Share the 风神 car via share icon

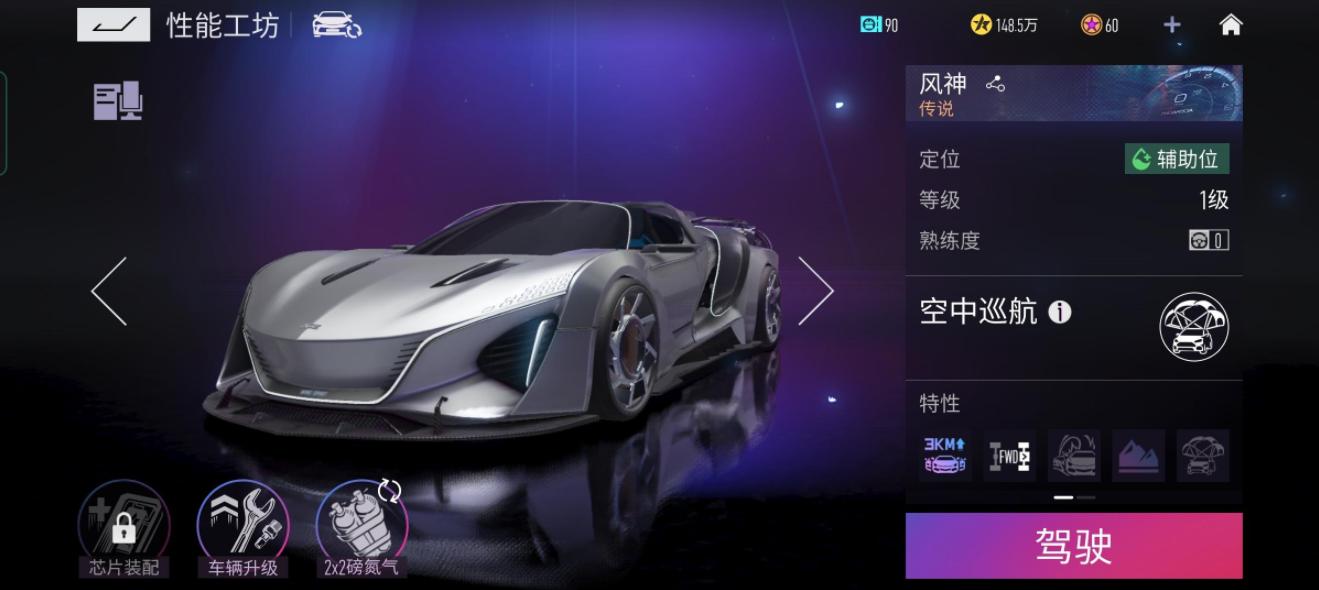(995, 85)
